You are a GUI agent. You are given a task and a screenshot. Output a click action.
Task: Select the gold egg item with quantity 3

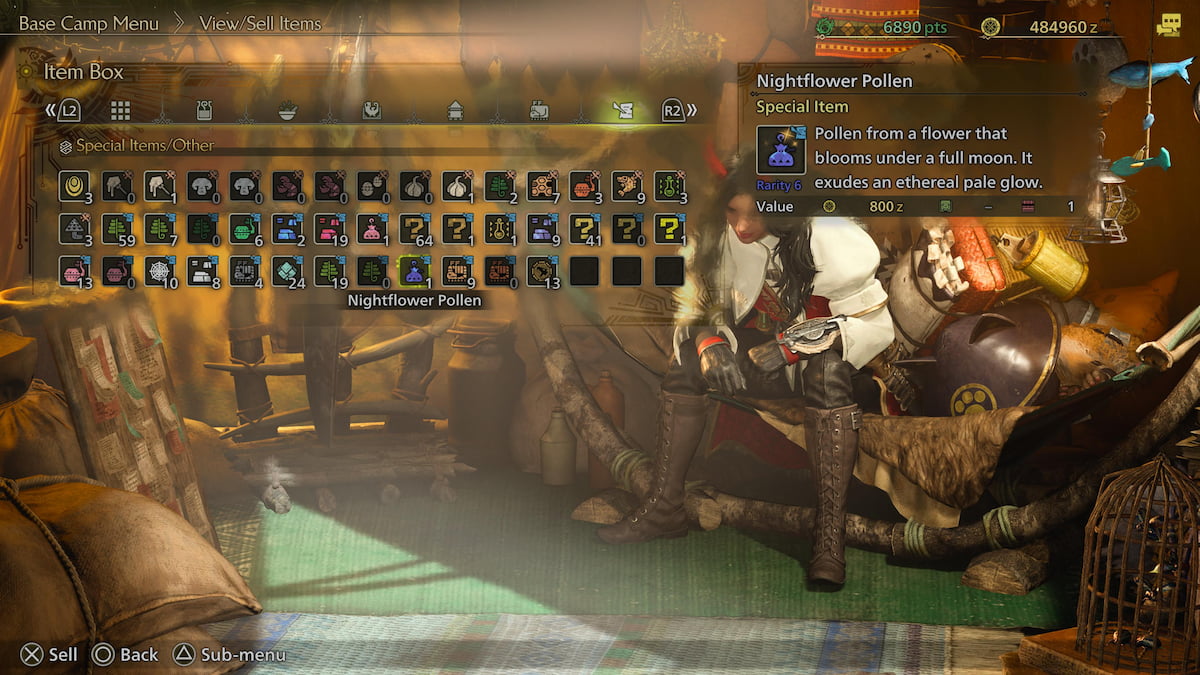(73, 186)
